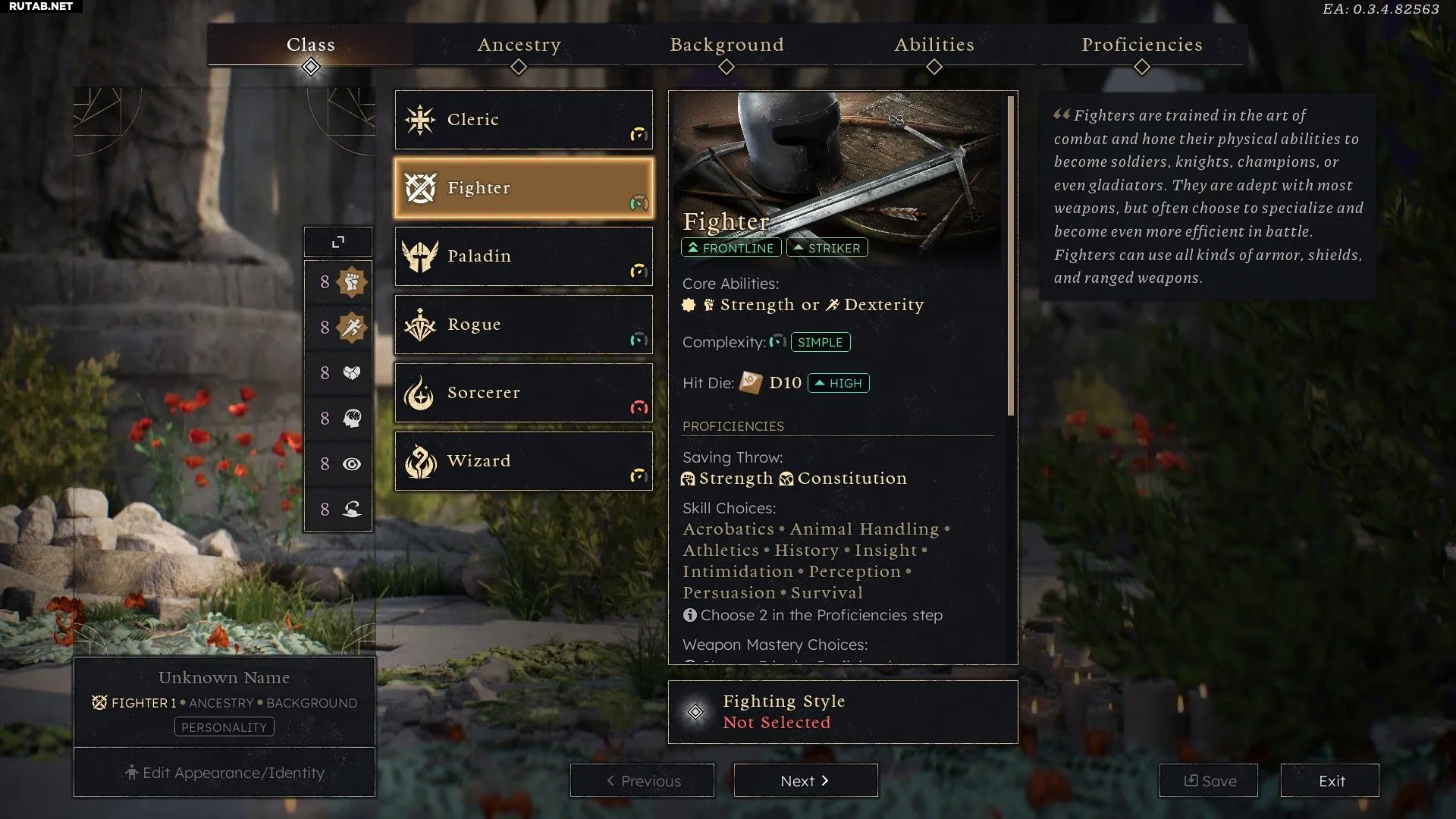Click the Next button
The width and height of the screenshot is (1456, 819).
coord(805,780)
